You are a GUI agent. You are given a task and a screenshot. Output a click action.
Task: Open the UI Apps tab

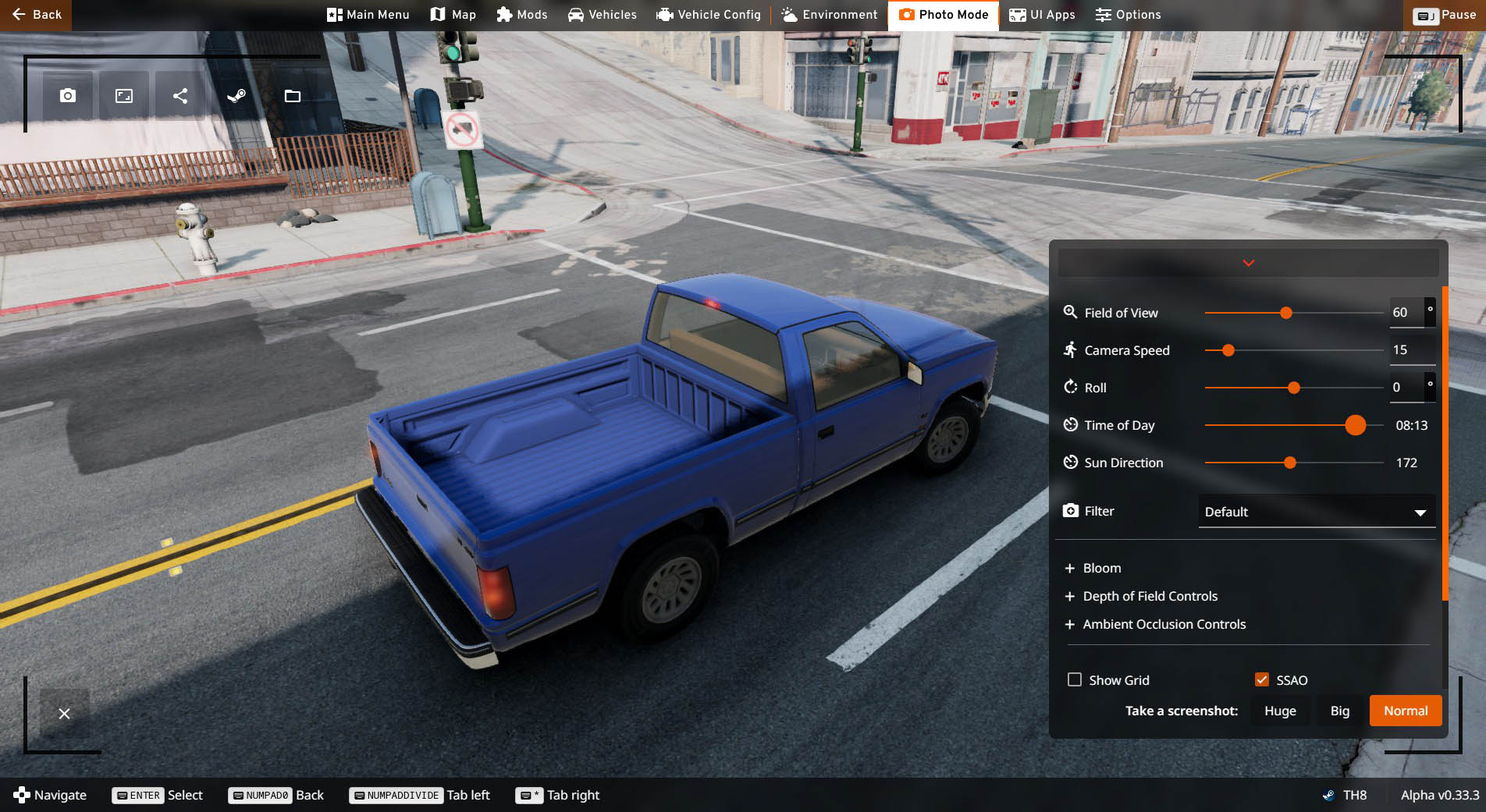tap(1042, 15)
